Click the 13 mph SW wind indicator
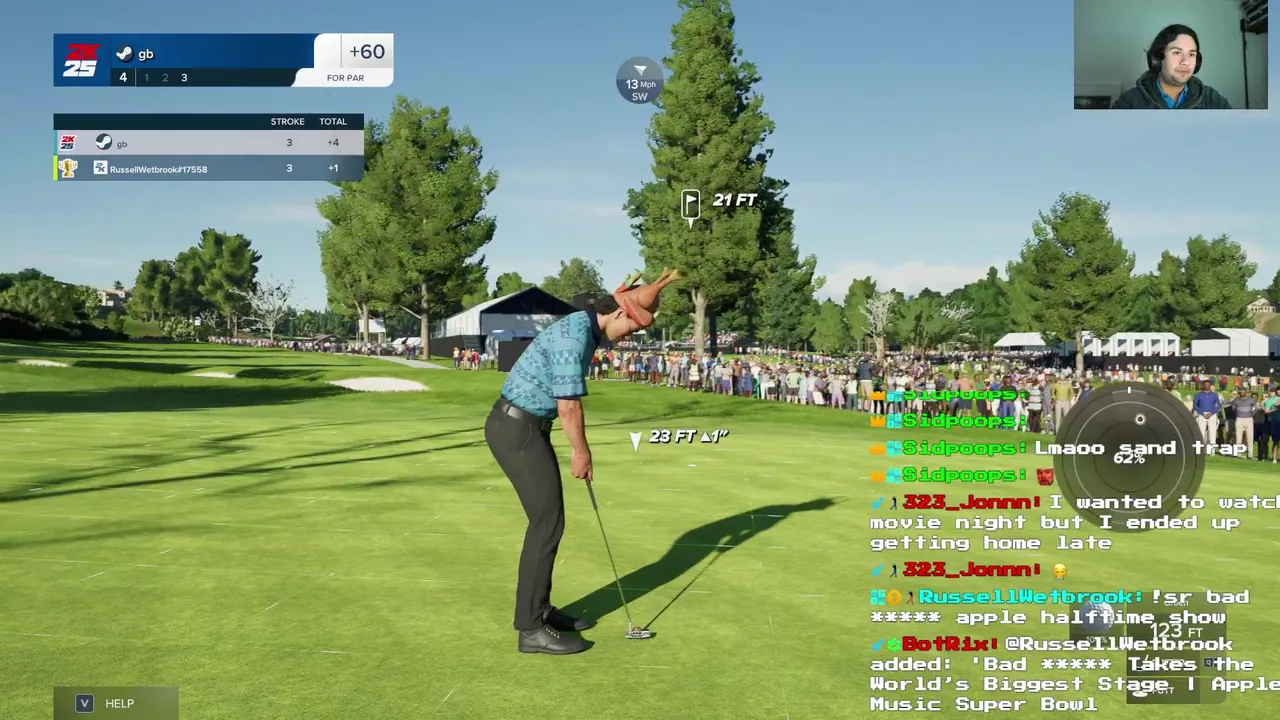Image resolution: width=1280 pixels, height=720 pixels. point(640,82)
